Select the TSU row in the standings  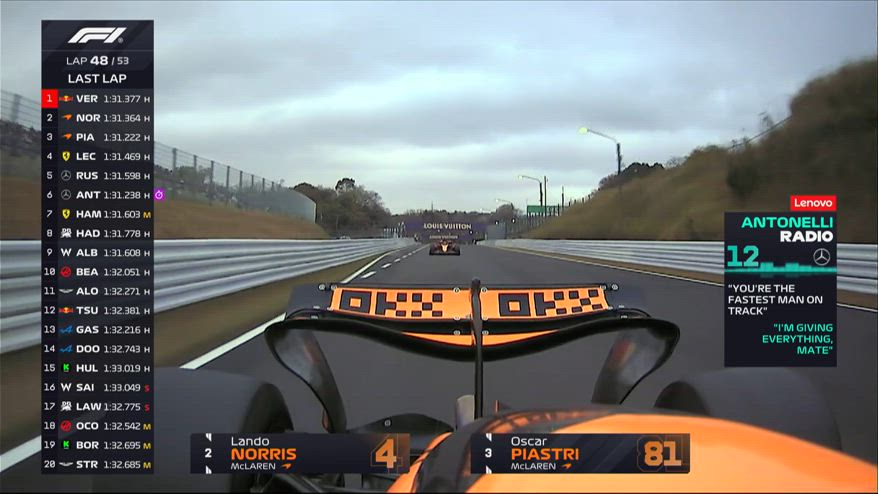point(97,310)
